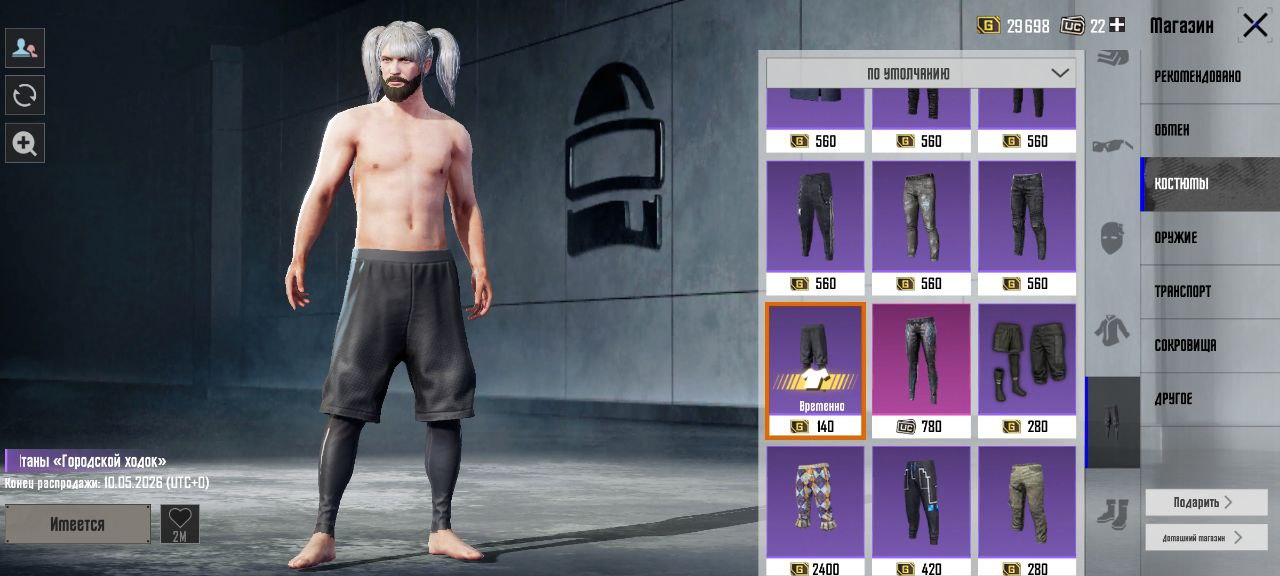1280x576 pixels.
Task: Select the Костюмы category
Action: tap(1181, 184)
